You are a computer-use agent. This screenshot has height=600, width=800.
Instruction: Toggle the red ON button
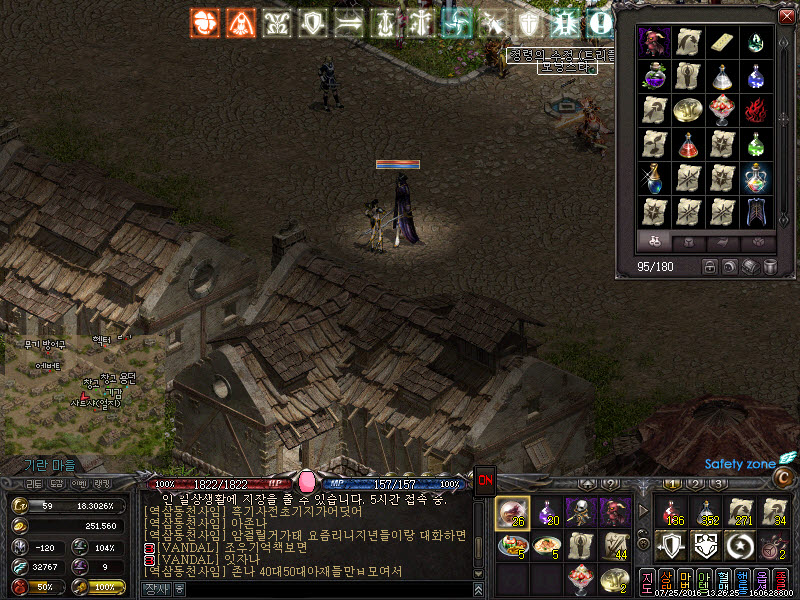click(x=485, y=480)
